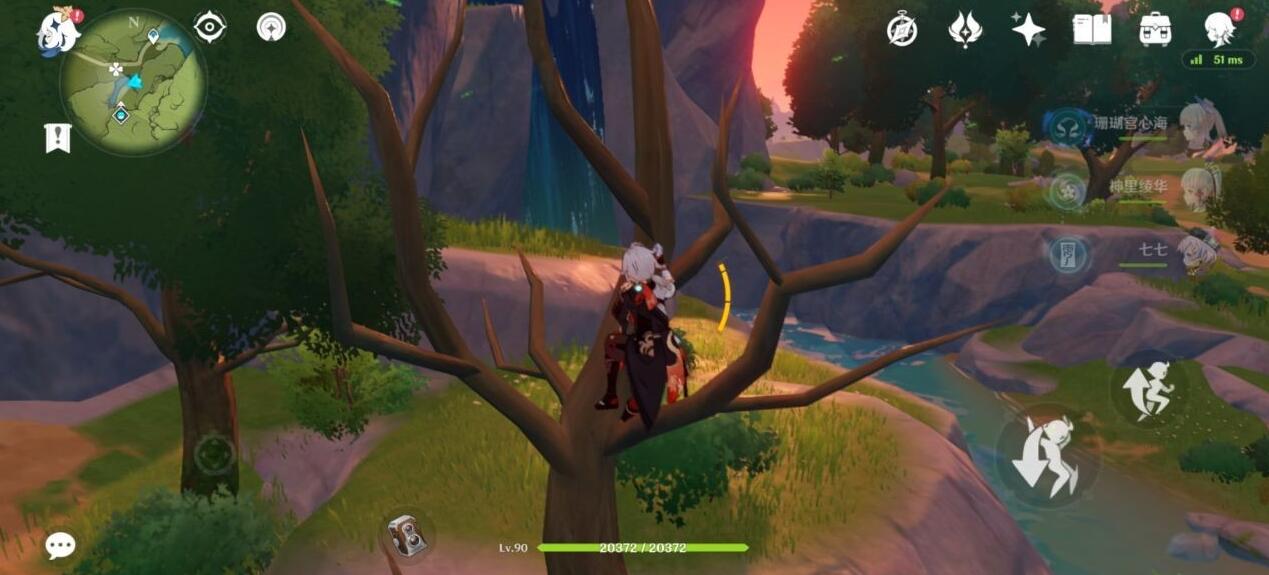The height and width of the screenshot is (575, 1269).
Task: Use the camera gadget icon
Action: coord(407,534)
